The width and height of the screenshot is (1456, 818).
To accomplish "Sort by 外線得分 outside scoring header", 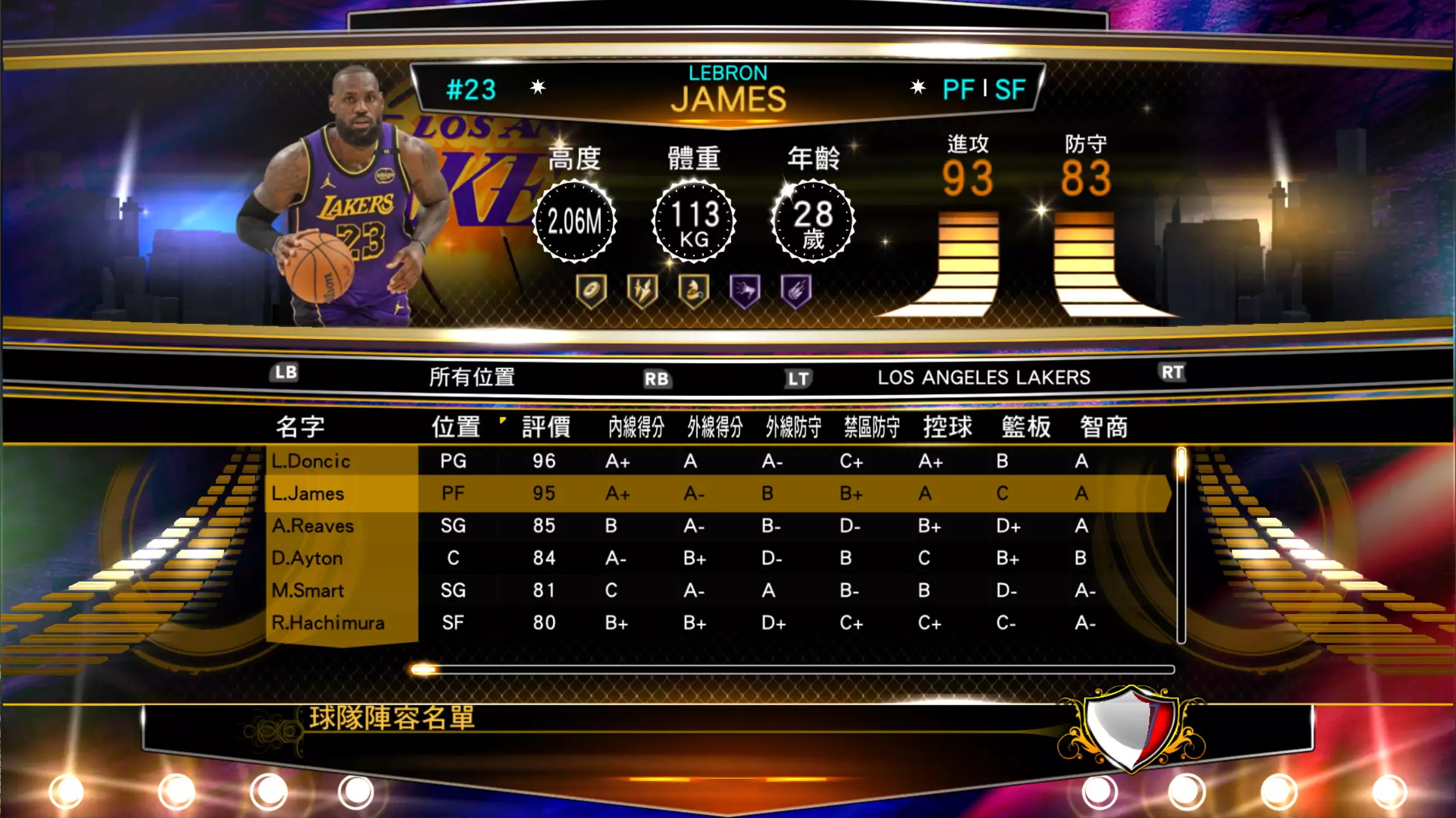I will click(715, 427).
